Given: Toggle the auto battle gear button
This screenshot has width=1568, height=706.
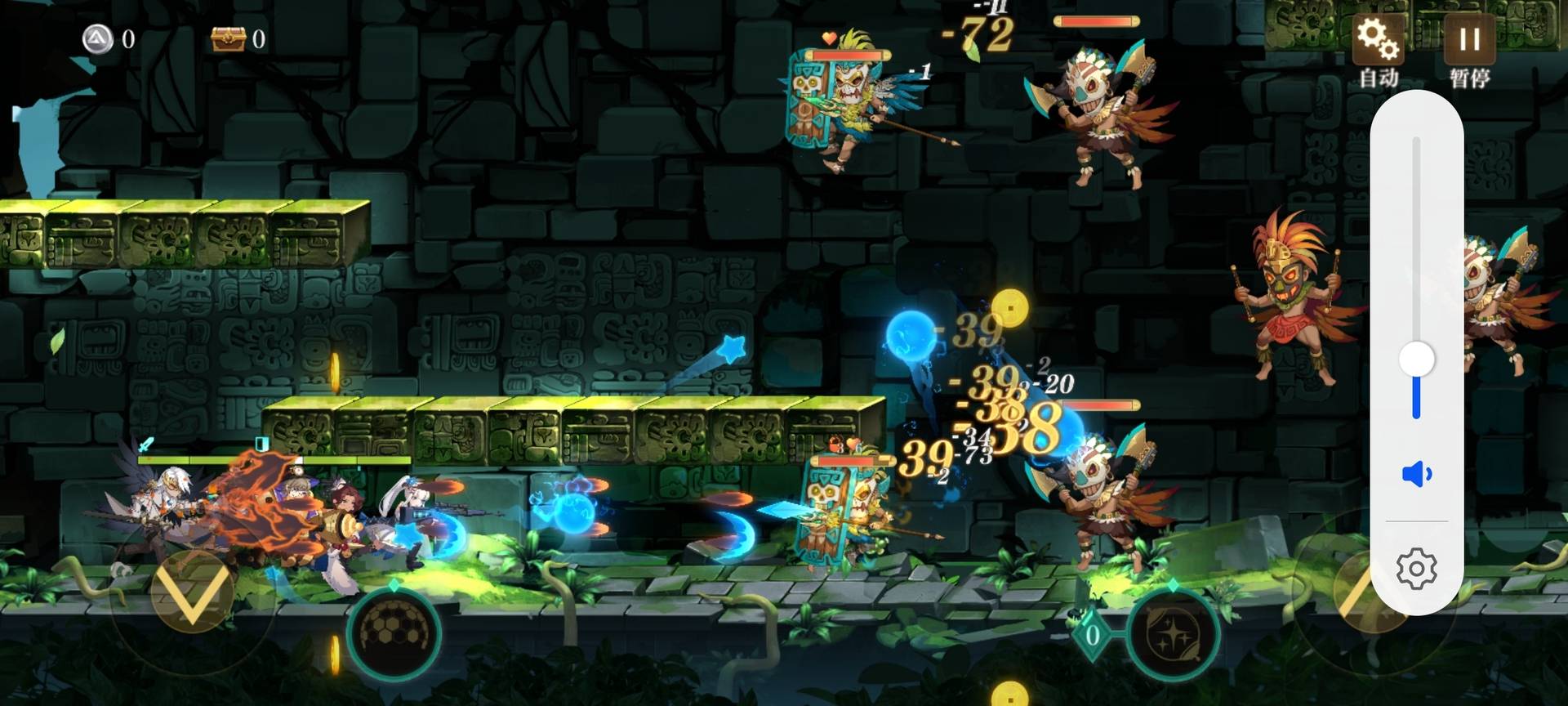Looking at the screenshot, I should (1378, 40).
